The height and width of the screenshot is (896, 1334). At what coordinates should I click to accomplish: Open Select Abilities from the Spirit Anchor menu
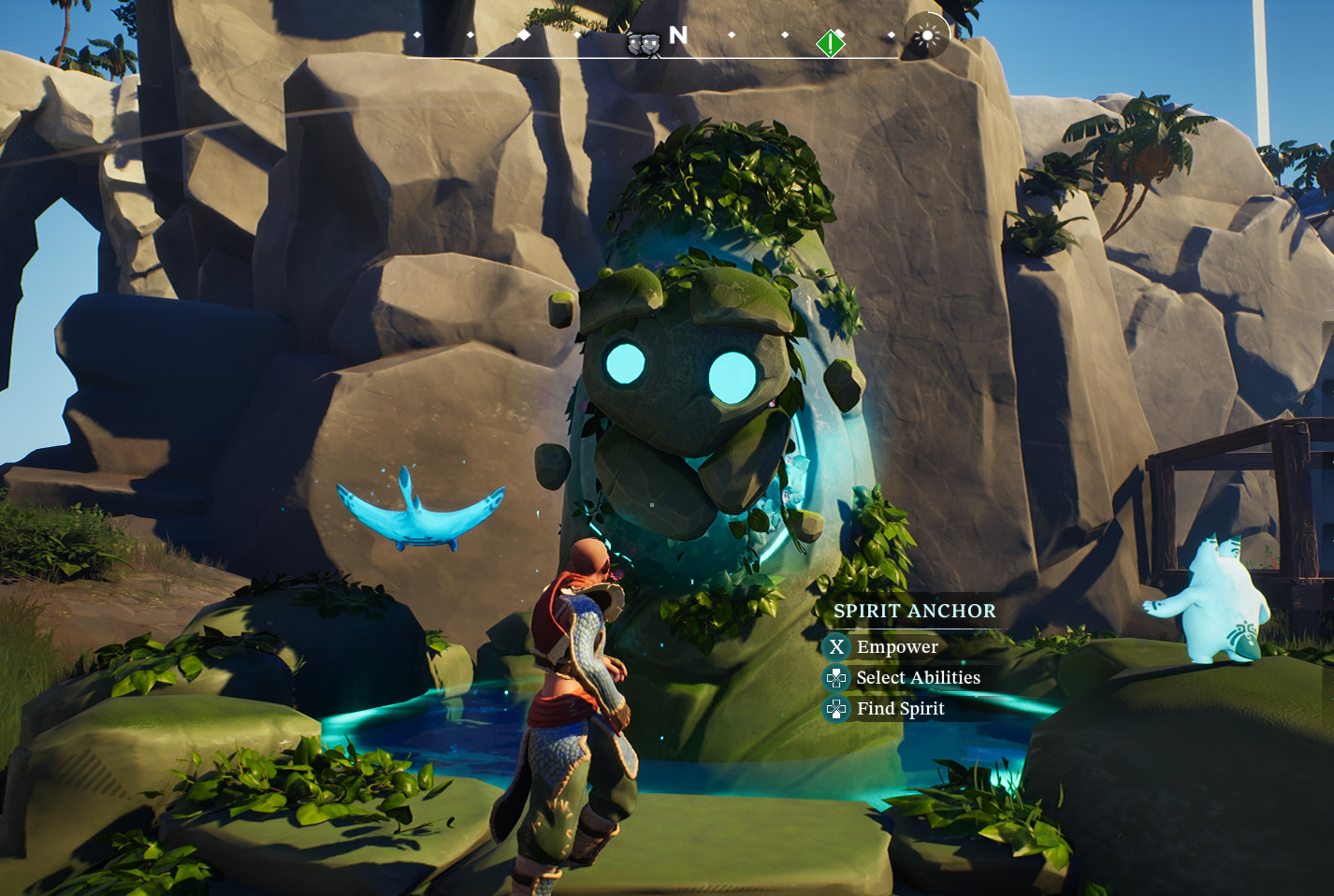(x=918, y=678)
